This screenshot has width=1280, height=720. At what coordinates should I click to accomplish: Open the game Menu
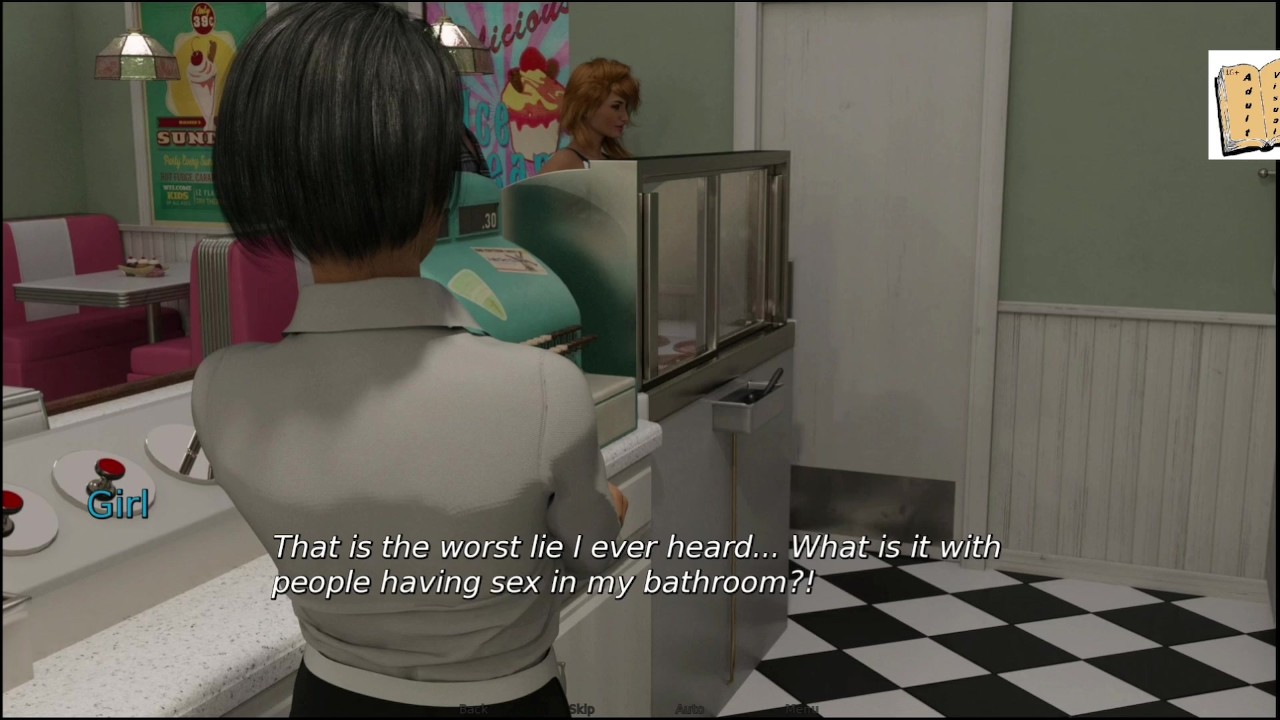coord(801,709)
